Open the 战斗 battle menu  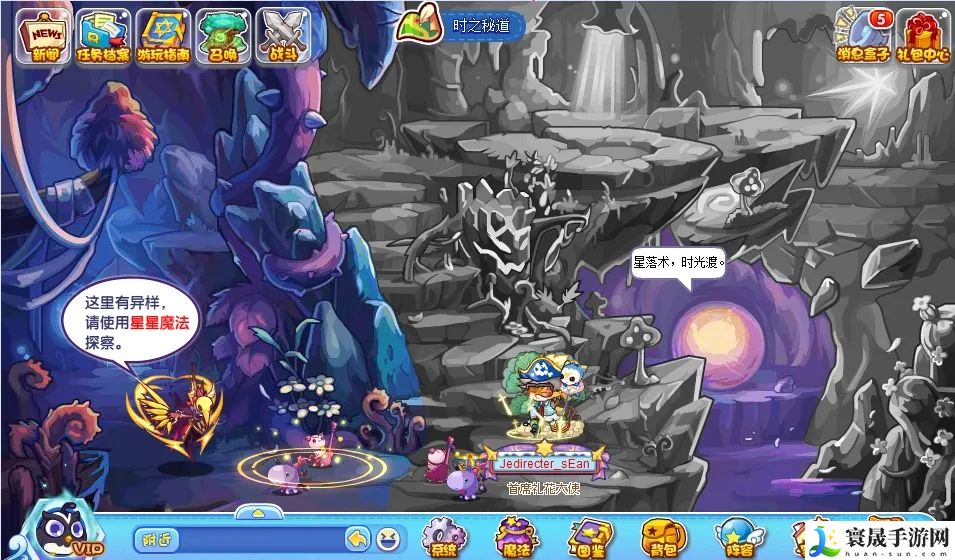click(283, 35)
